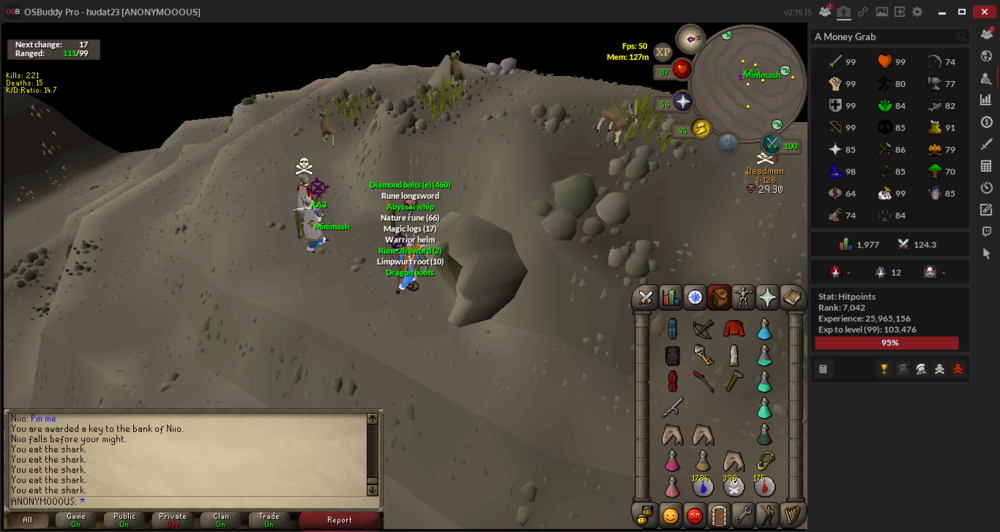Open the Report abuse button
The height and width of the screenshot is (532, 1000).
pyautogui.click(x=339, y=520)
